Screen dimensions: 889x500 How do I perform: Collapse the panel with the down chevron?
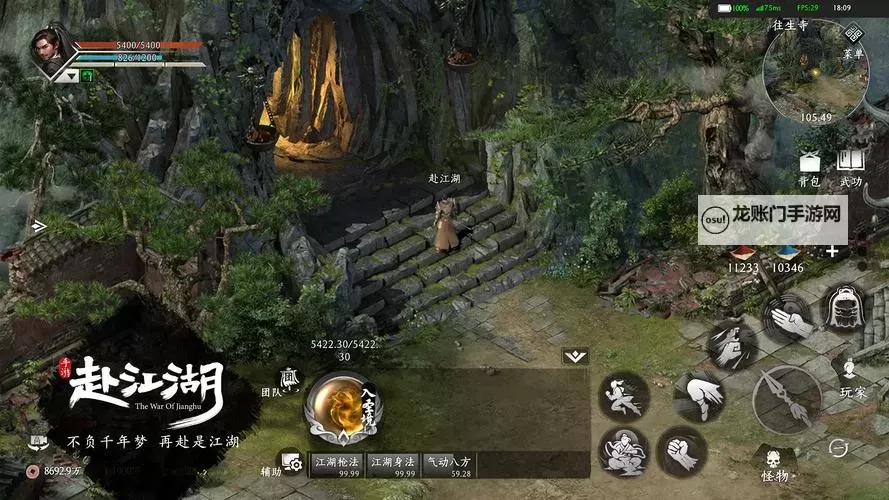pyautogui.click(x=575, y=356)
